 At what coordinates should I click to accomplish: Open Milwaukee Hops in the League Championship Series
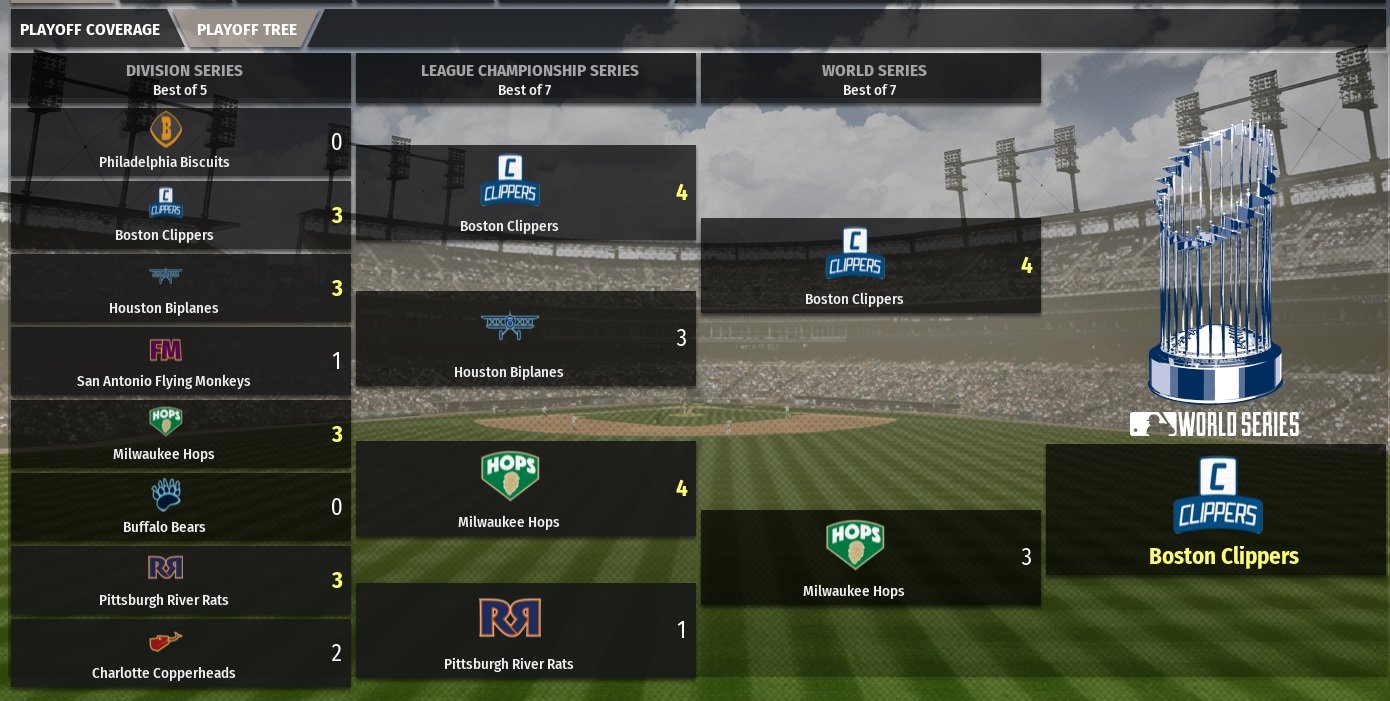[525, 489]
